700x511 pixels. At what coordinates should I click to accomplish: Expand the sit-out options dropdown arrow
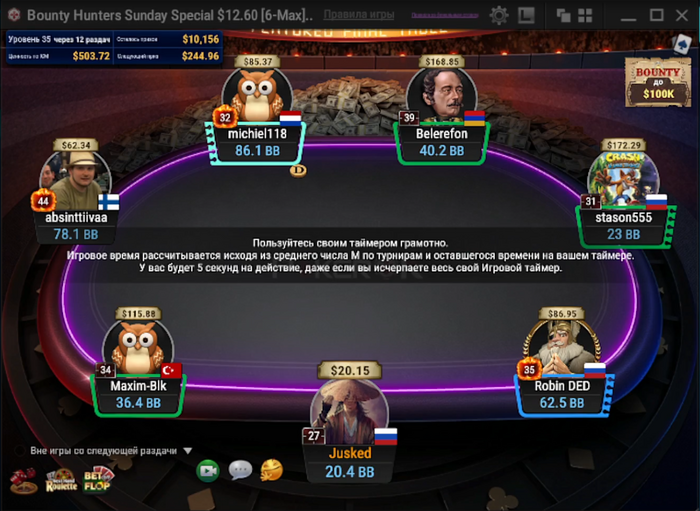point(187,450)
